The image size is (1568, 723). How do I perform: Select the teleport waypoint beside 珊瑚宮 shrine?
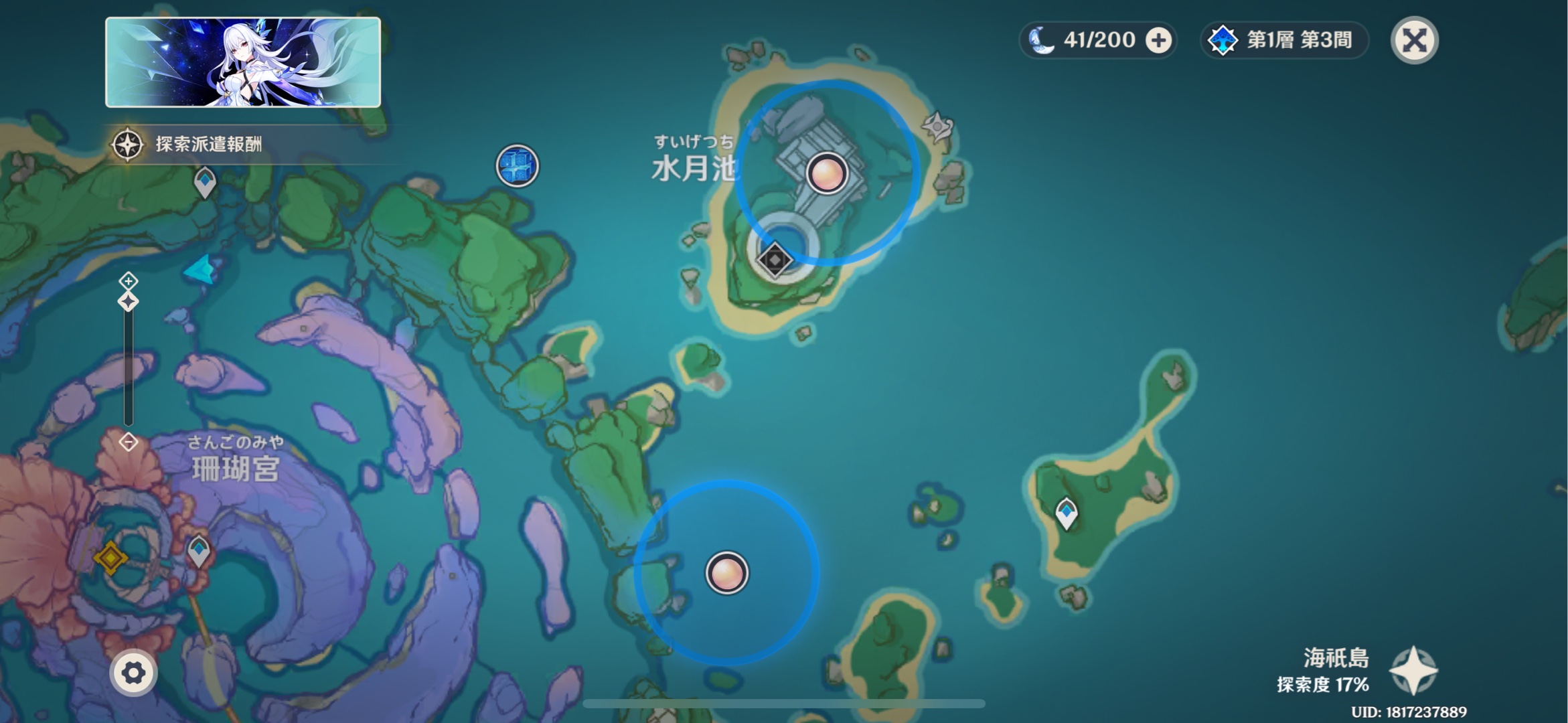(198, 550)
